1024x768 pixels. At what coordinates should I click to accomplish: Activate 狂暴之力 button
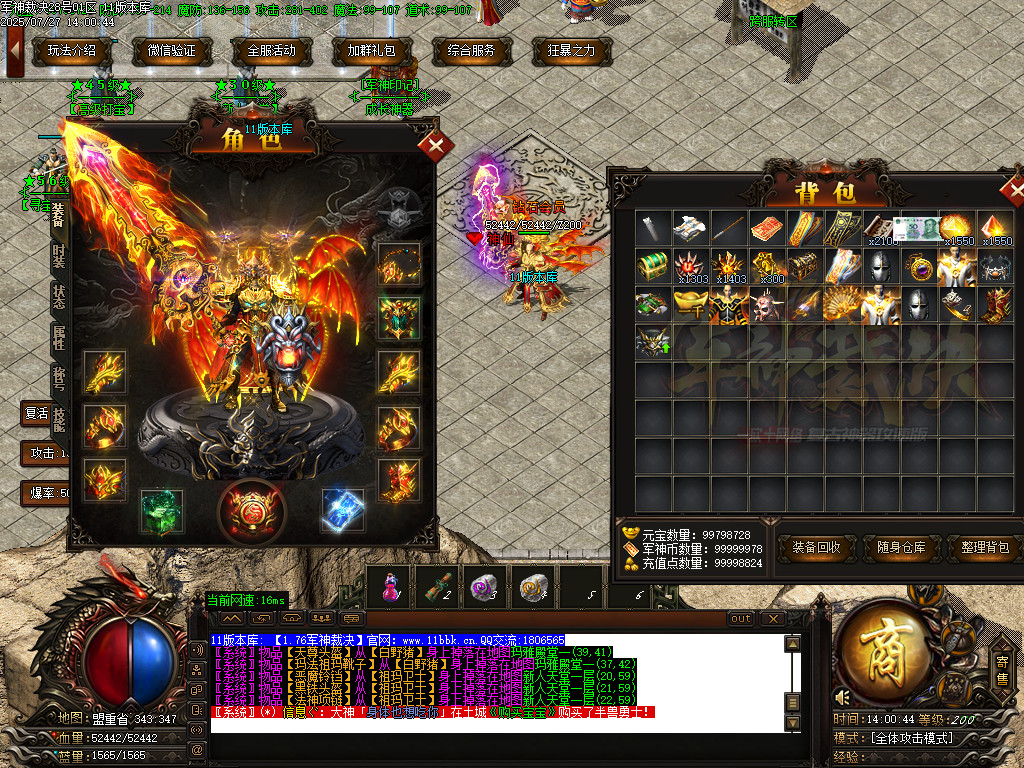click(x=572, y=50)
